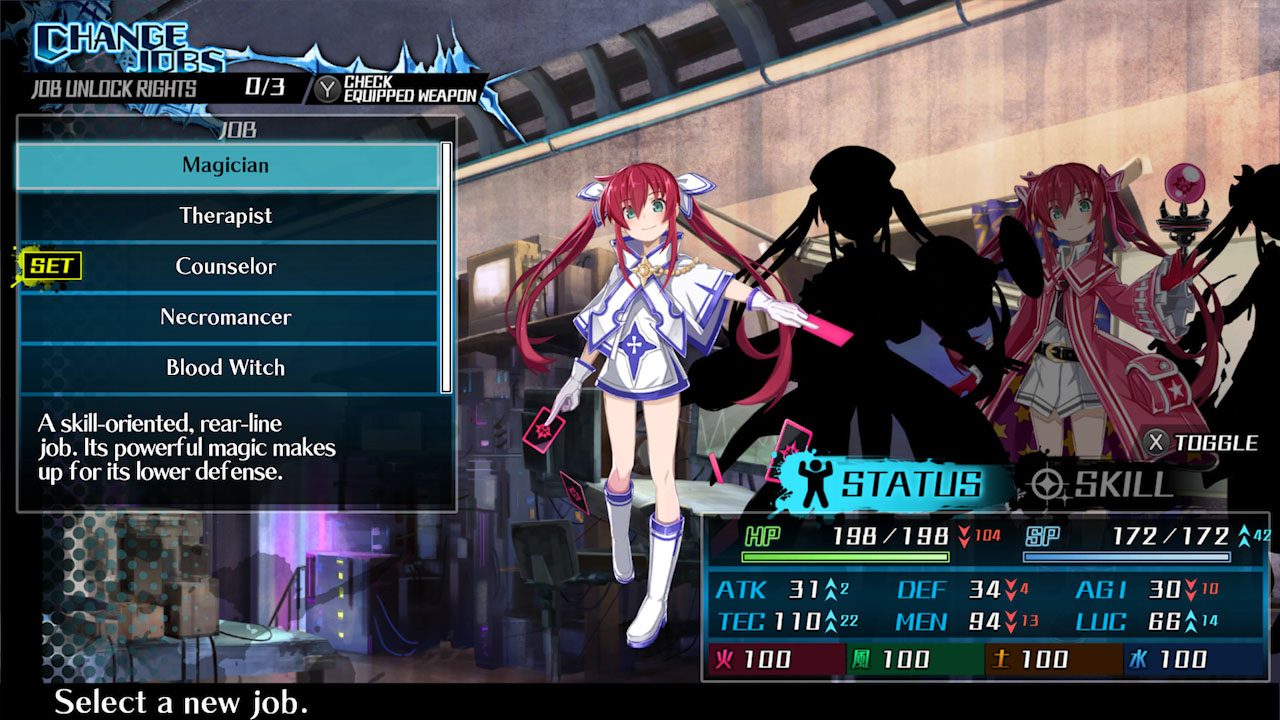Select the Necromancer job
1280x720 pixels.
[x=228, y=316]
